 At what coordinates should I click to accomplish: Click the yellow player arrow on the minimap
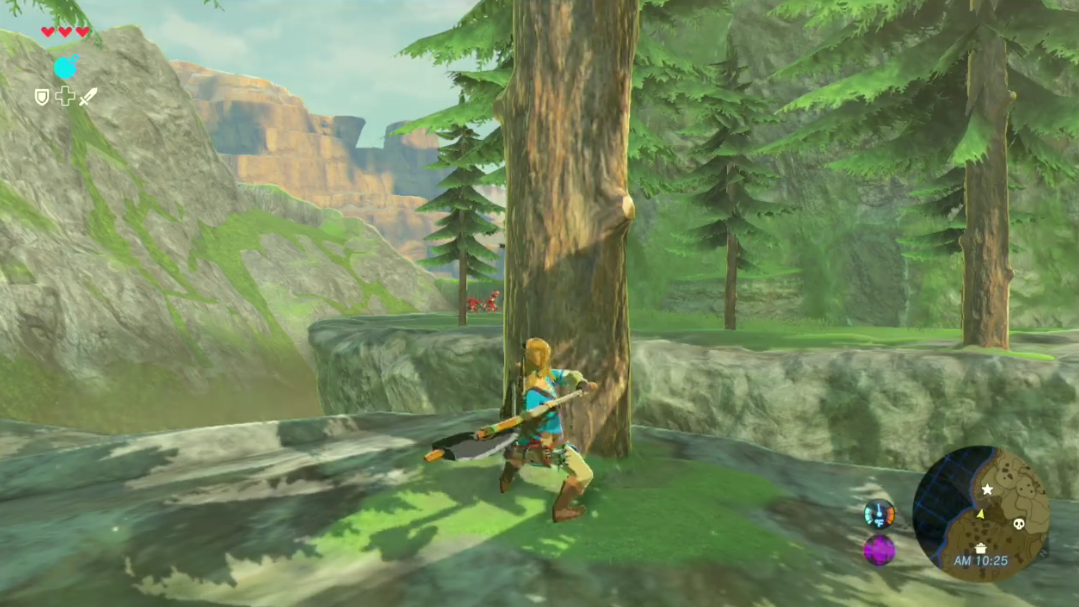pyautogui.click(x=980, y=513)
